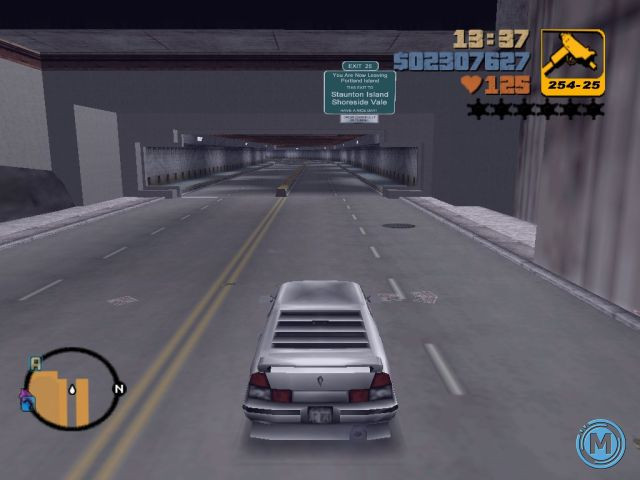Click the blue M logo button
This screenshot has width=640, height=480.
pyautogui.click(x=600, y=444)
